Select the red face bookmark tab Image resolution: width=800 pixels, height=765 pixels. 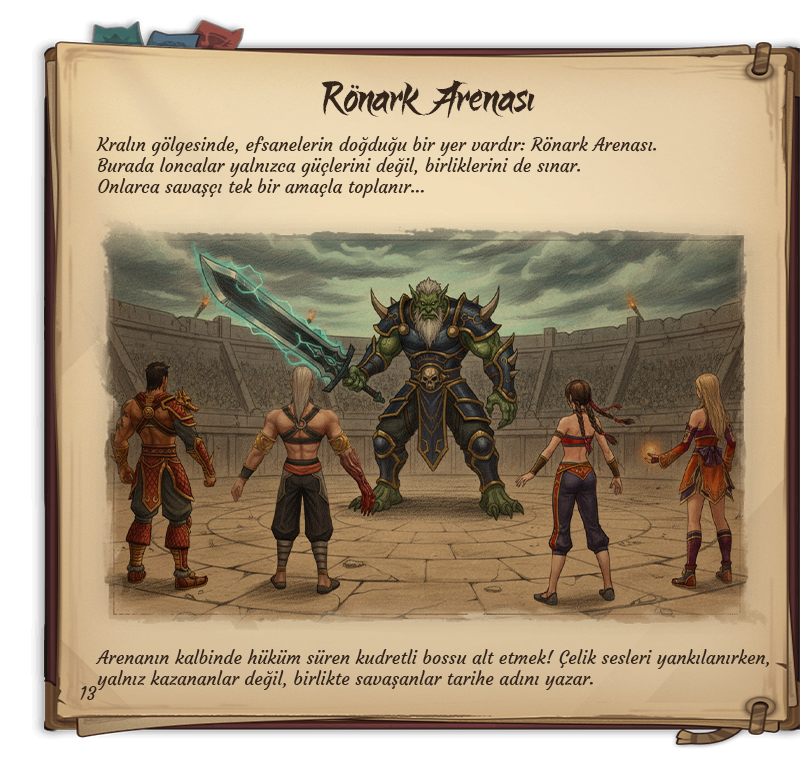pyautogui.click(x=220, y=35)
